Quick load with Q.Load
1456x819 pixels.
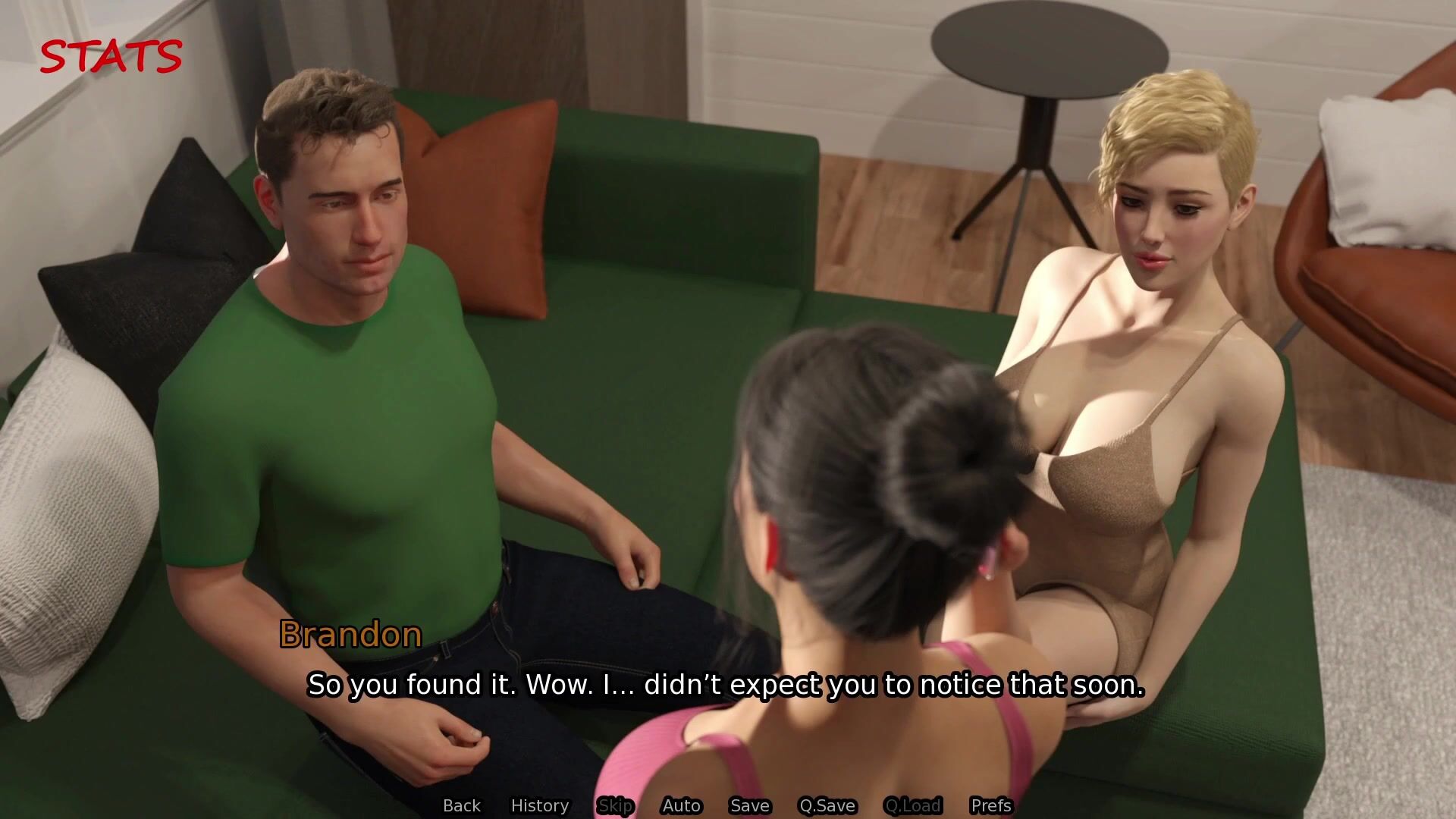[x=912, y=805]
